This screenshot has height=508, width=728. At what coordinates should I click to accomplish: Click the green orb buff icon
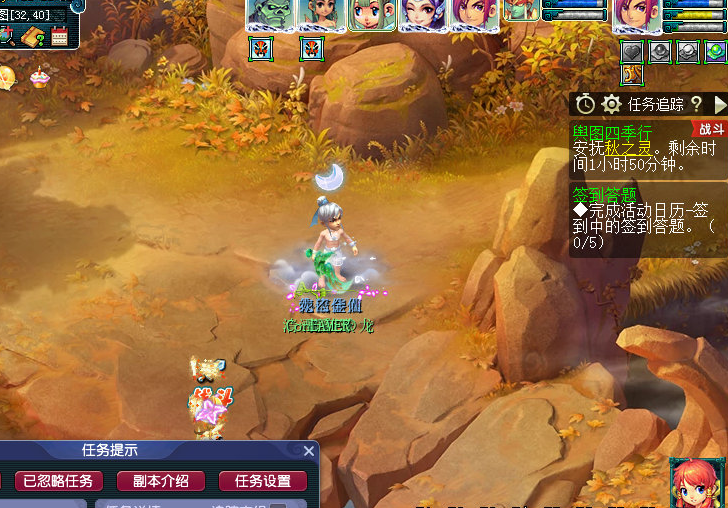pos(715,51)
